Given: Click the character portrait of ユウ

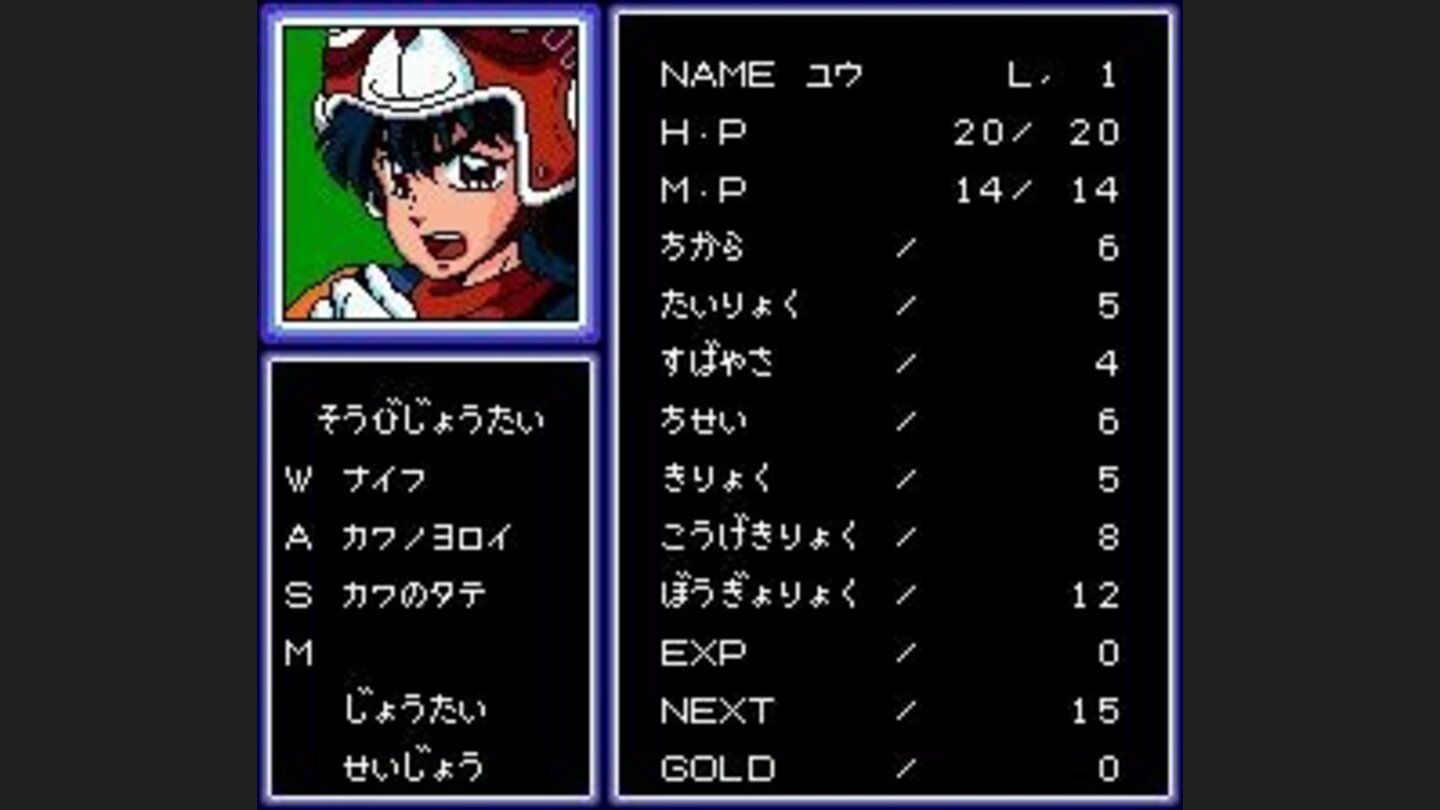Looking at the screenshot, I should pyautogui.click(x=435, y=172).
